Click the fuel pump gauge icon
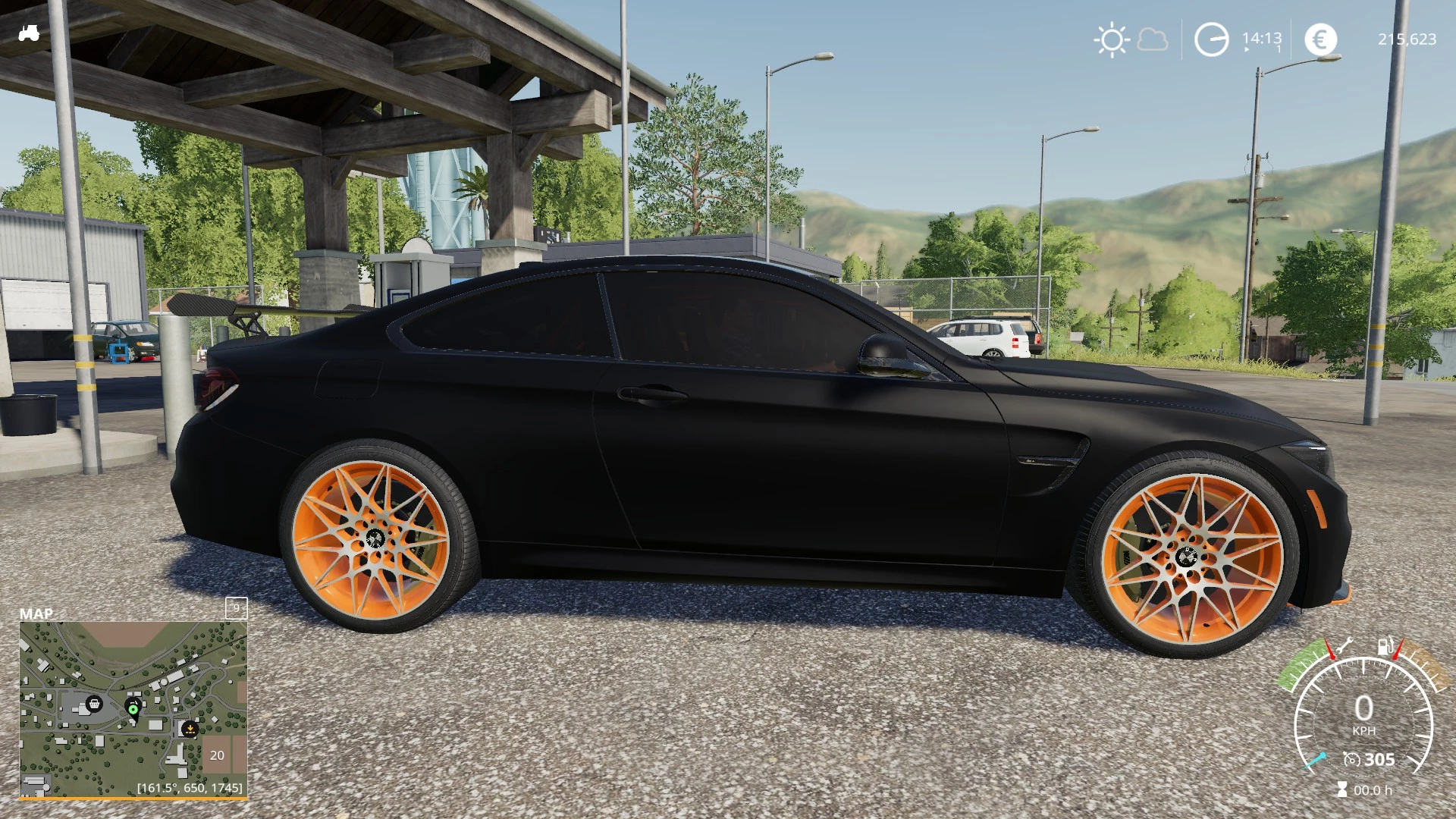Viewport: 1456px width, 819px height. 1385,646
